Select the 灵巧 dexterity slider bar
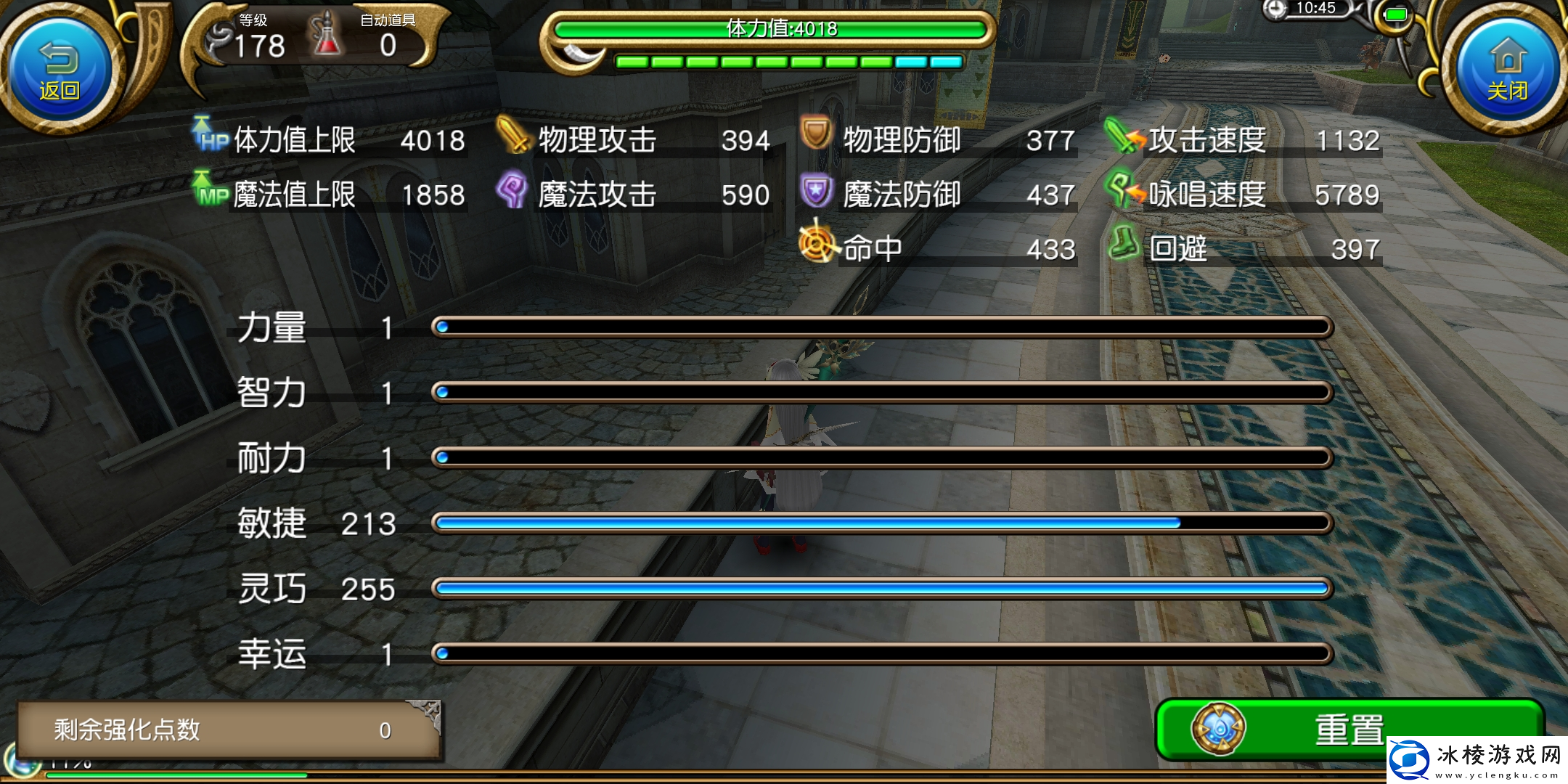The image size is (1568, 784). (881, 589)
